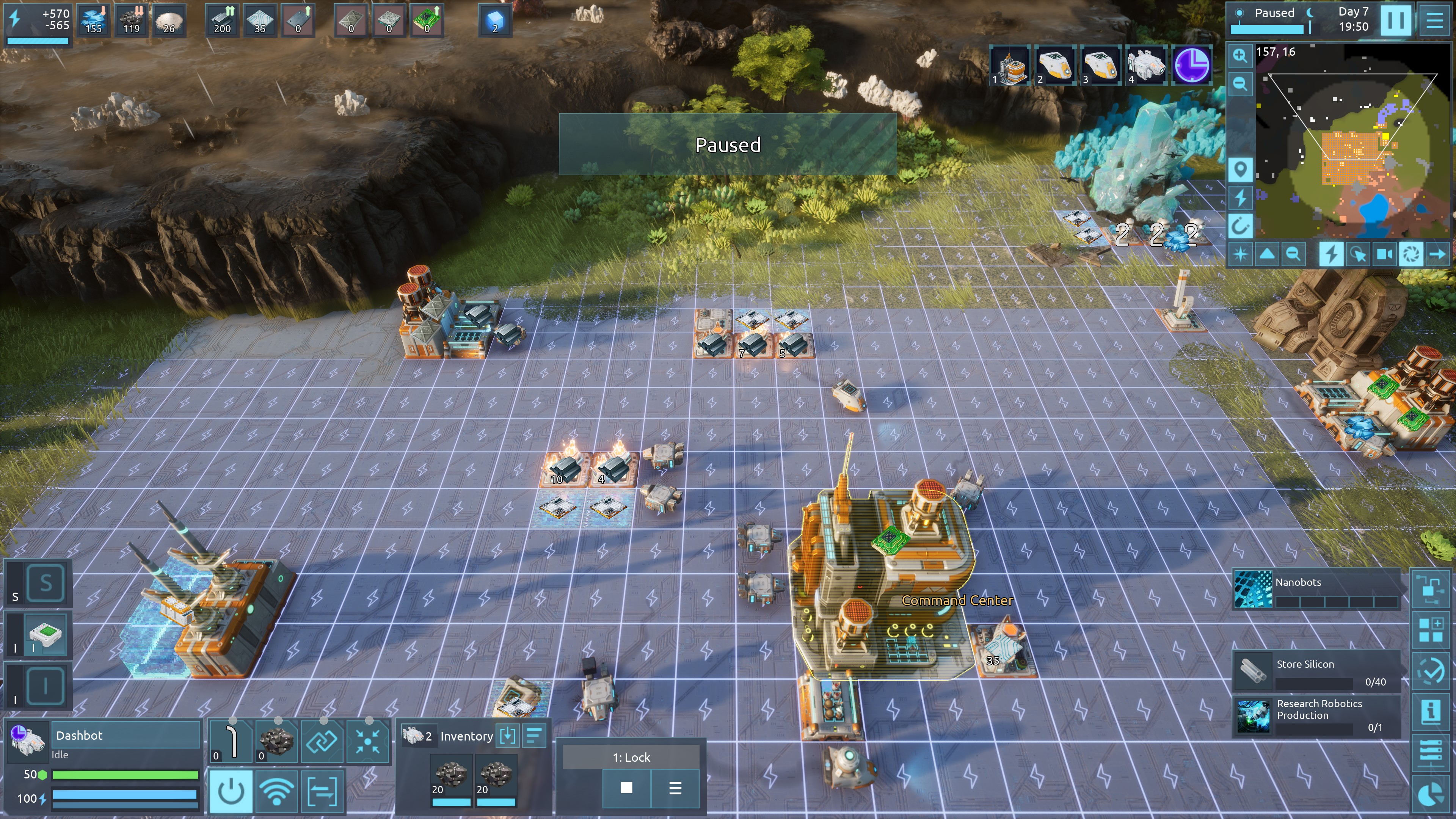Image resolution: width=1456 pixels, height=819 pixels.
Task: Click the pause button beside the clock
Action: (1395, 20)
